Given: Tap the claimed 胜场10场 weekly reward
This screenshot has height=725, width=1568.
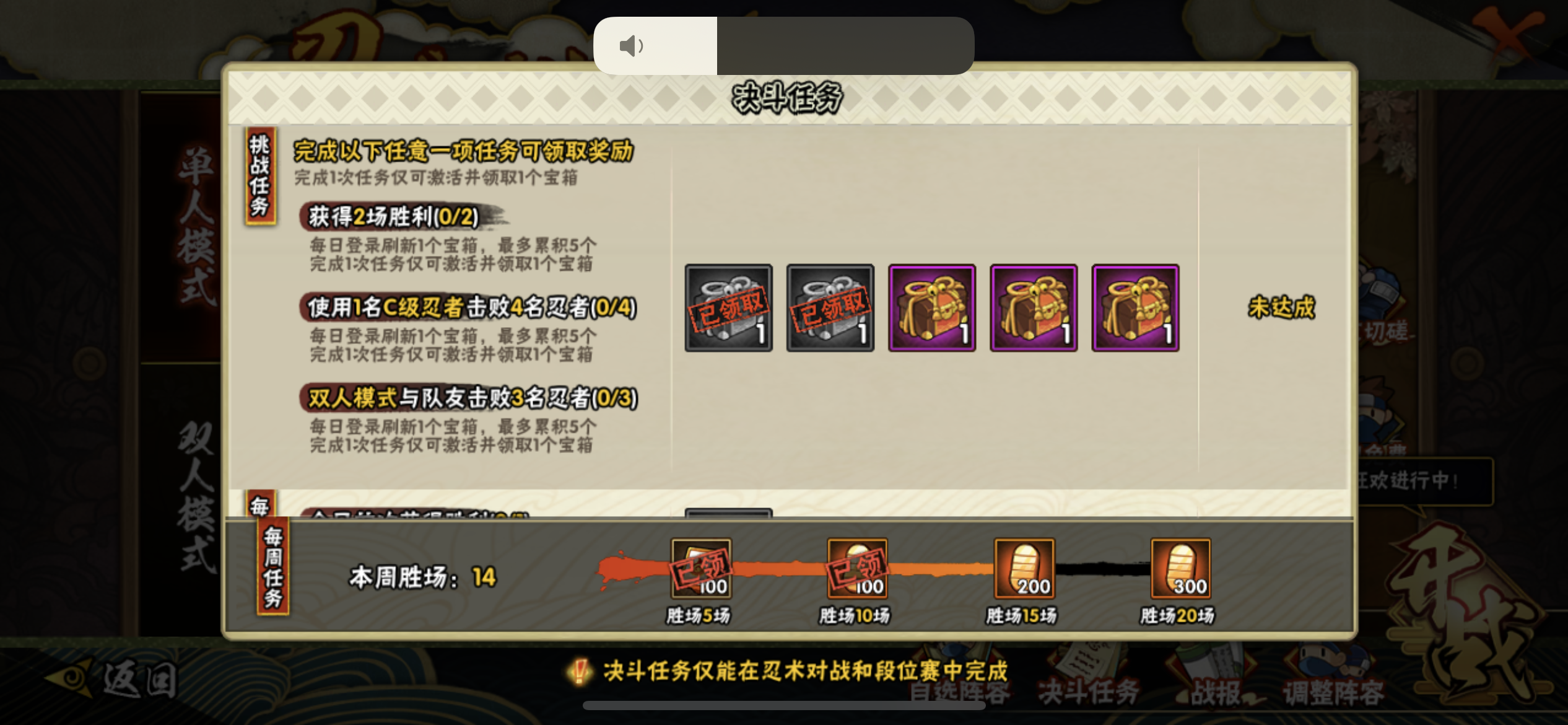Looking at the screenshot, I should coord(857,568).
